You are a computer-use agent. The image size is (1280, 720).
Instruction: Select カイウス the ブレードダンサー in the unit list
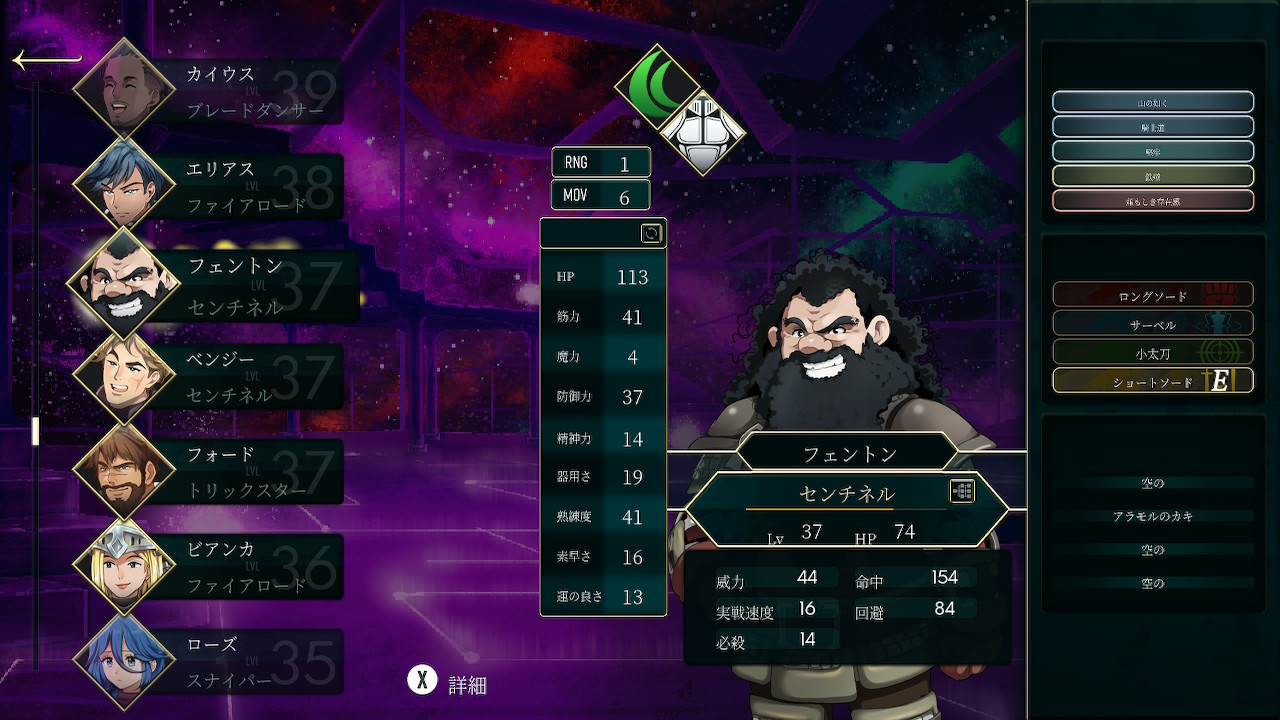point(210,90)
